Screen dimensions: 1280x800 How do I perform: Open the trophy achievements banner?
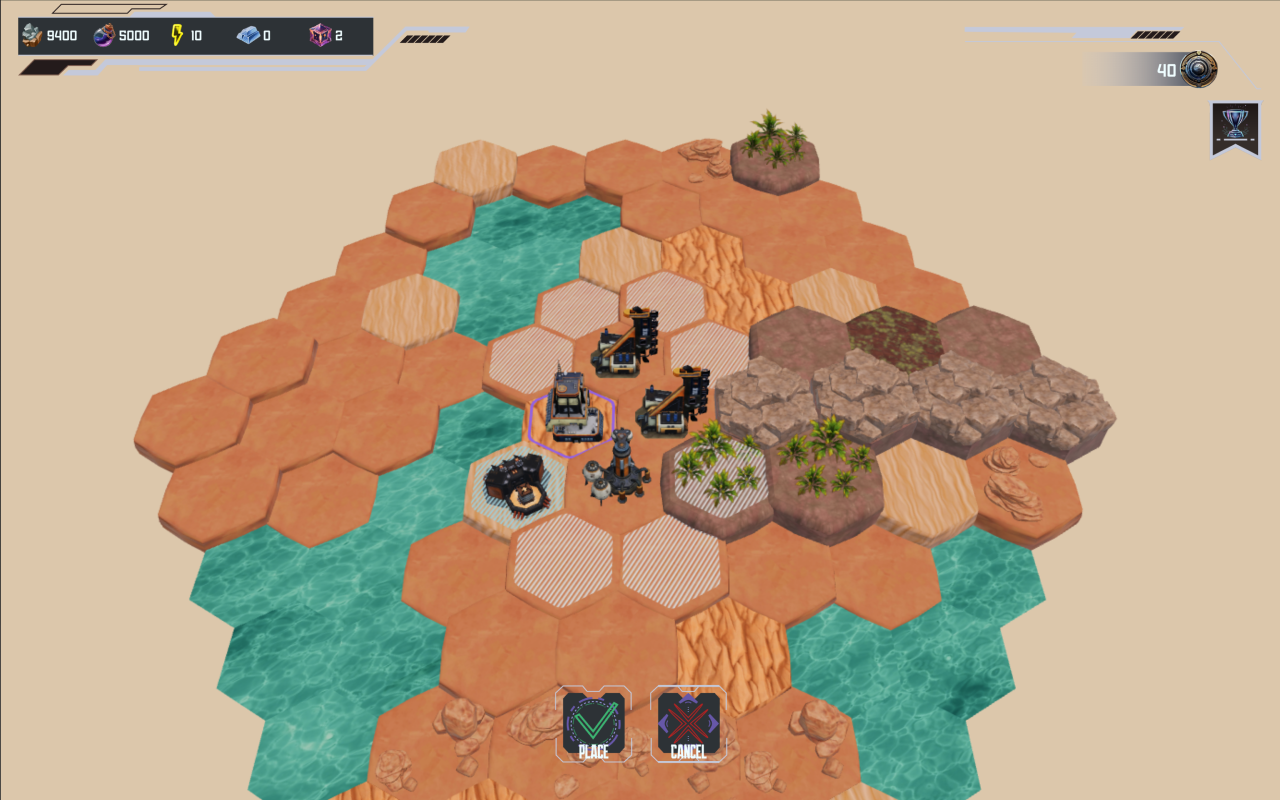pos(1235,128)
